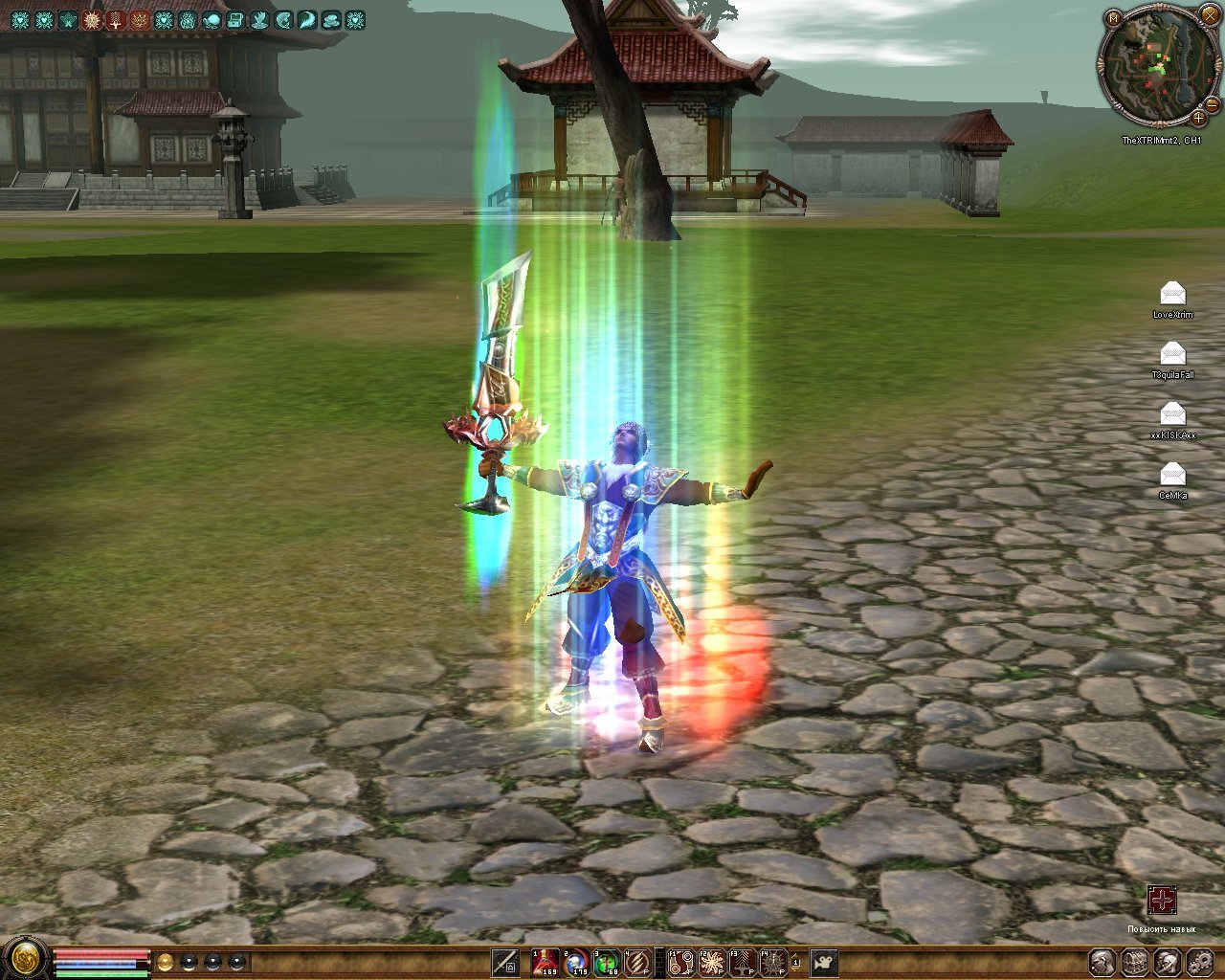Activate the F1 skill in the quickbar
The height and width of the screenshot is (980, 1225).
tap(680, 962)
